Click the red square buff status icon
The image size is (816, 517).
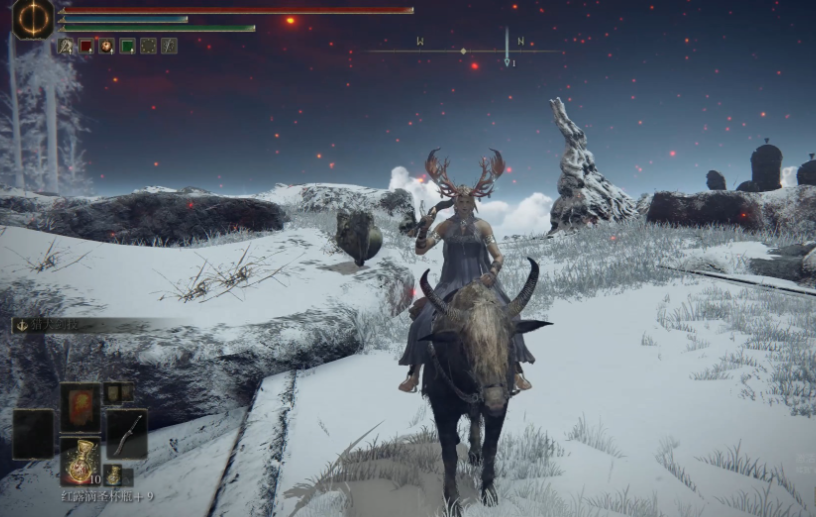tap(86, 46)
